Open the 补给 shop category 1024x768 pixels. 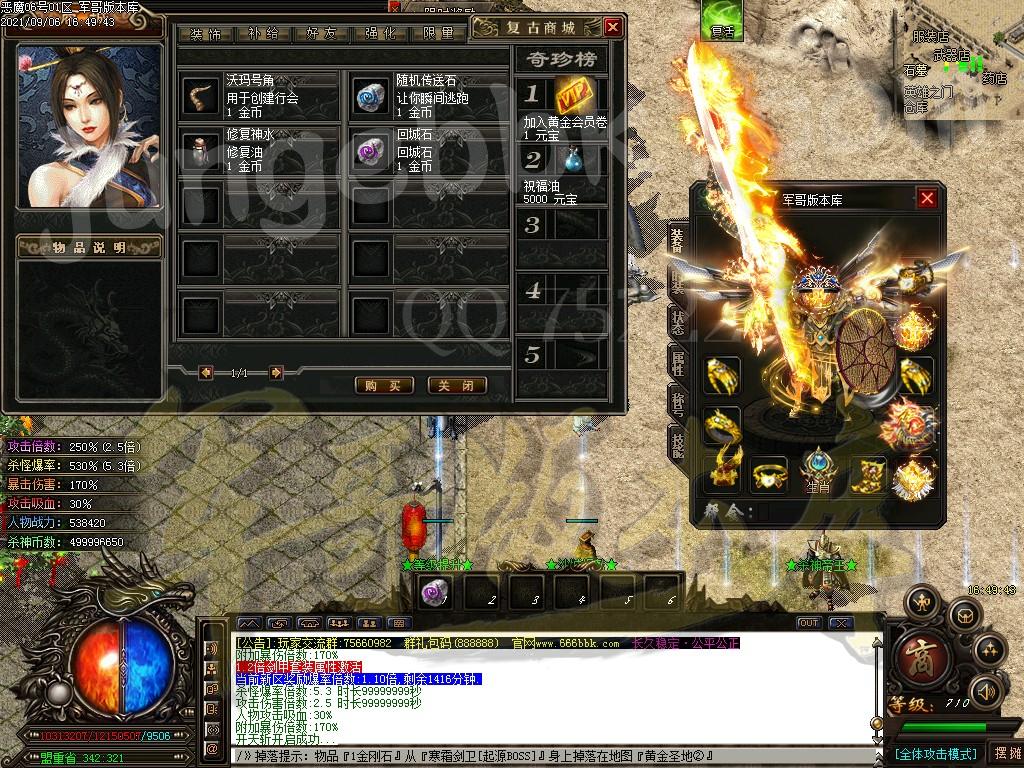(264, 34)
